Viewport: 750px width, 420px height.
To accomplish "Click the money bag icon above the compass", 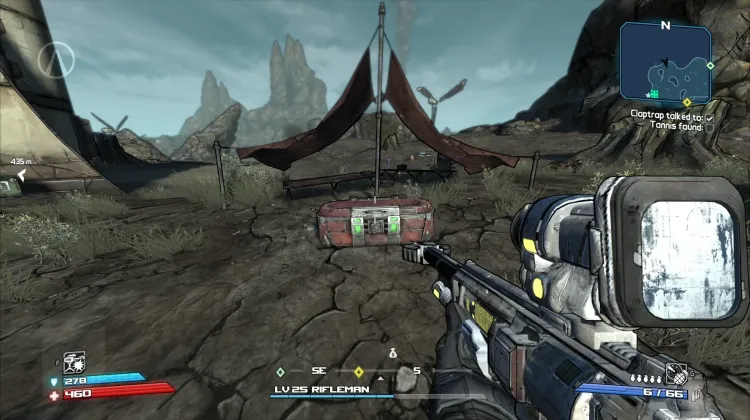I will pyautogui.click(x=393, y=353).
